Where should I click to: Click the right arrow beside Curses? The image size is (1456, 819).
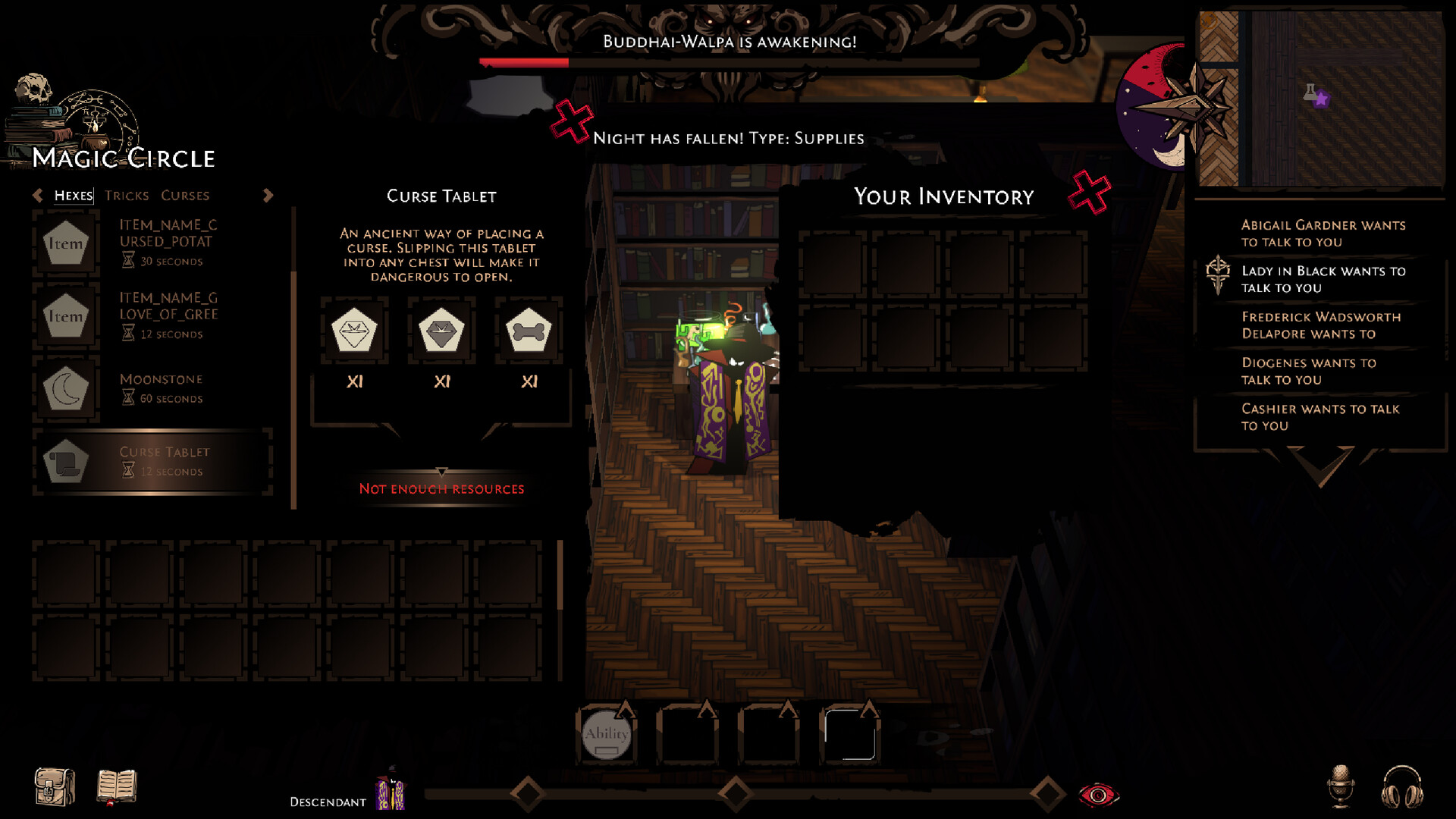[268, 196]
